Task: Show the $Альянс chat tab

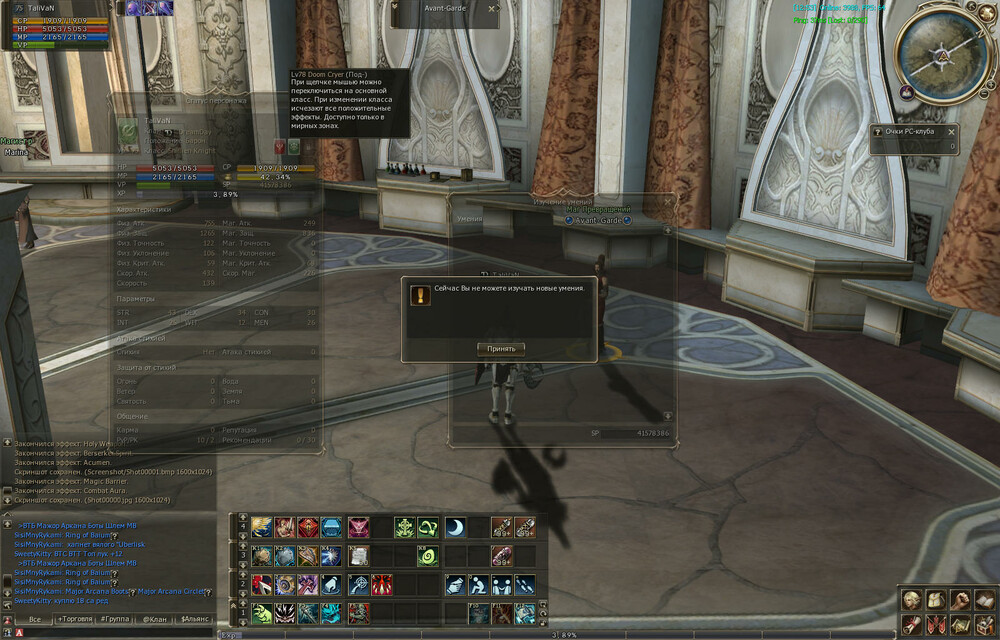Action: (x=194, y=620)
